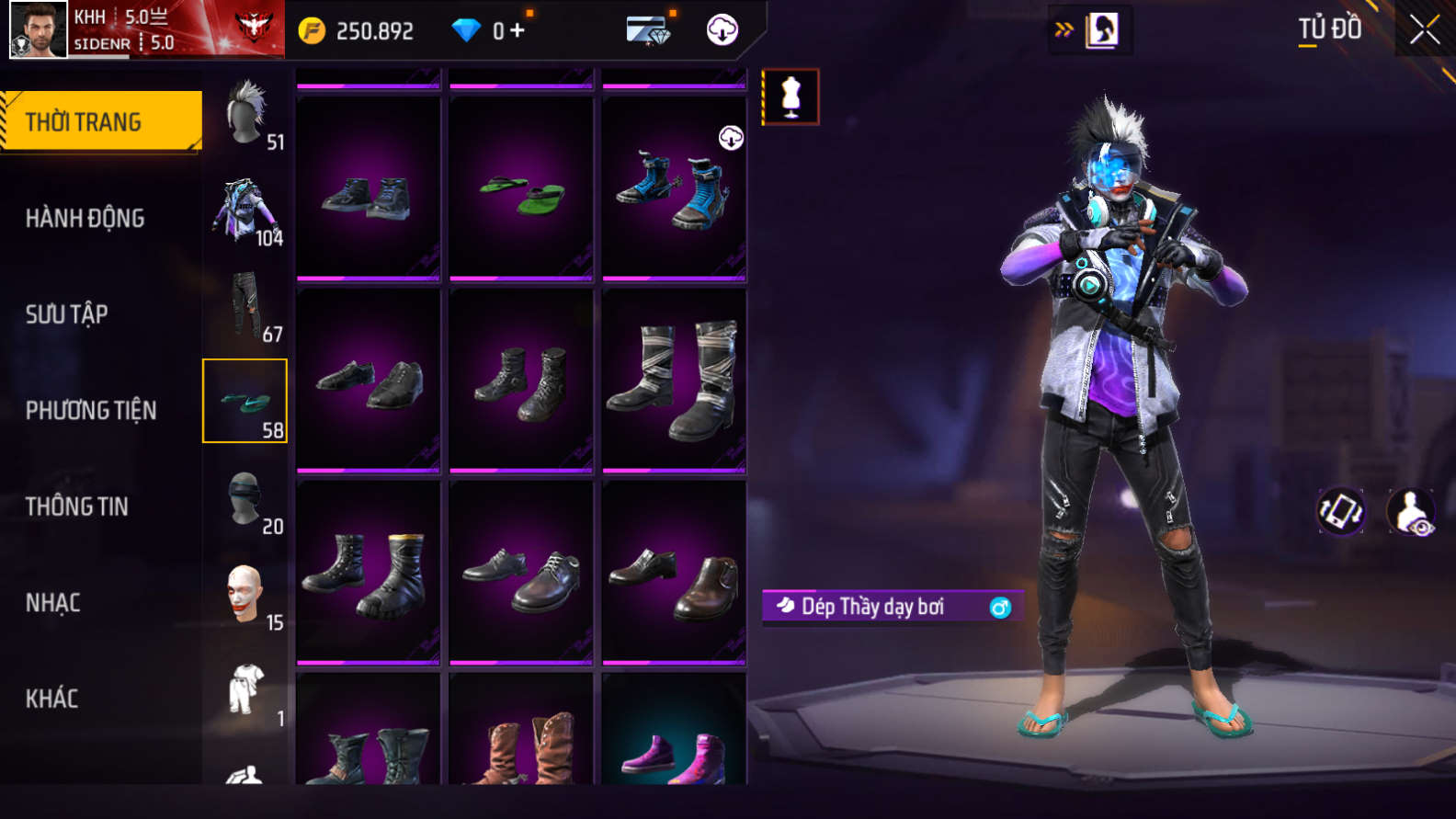Screen dimensions: 1456x819
Task: Open the Khác menu entry
Action: point(51,699)
